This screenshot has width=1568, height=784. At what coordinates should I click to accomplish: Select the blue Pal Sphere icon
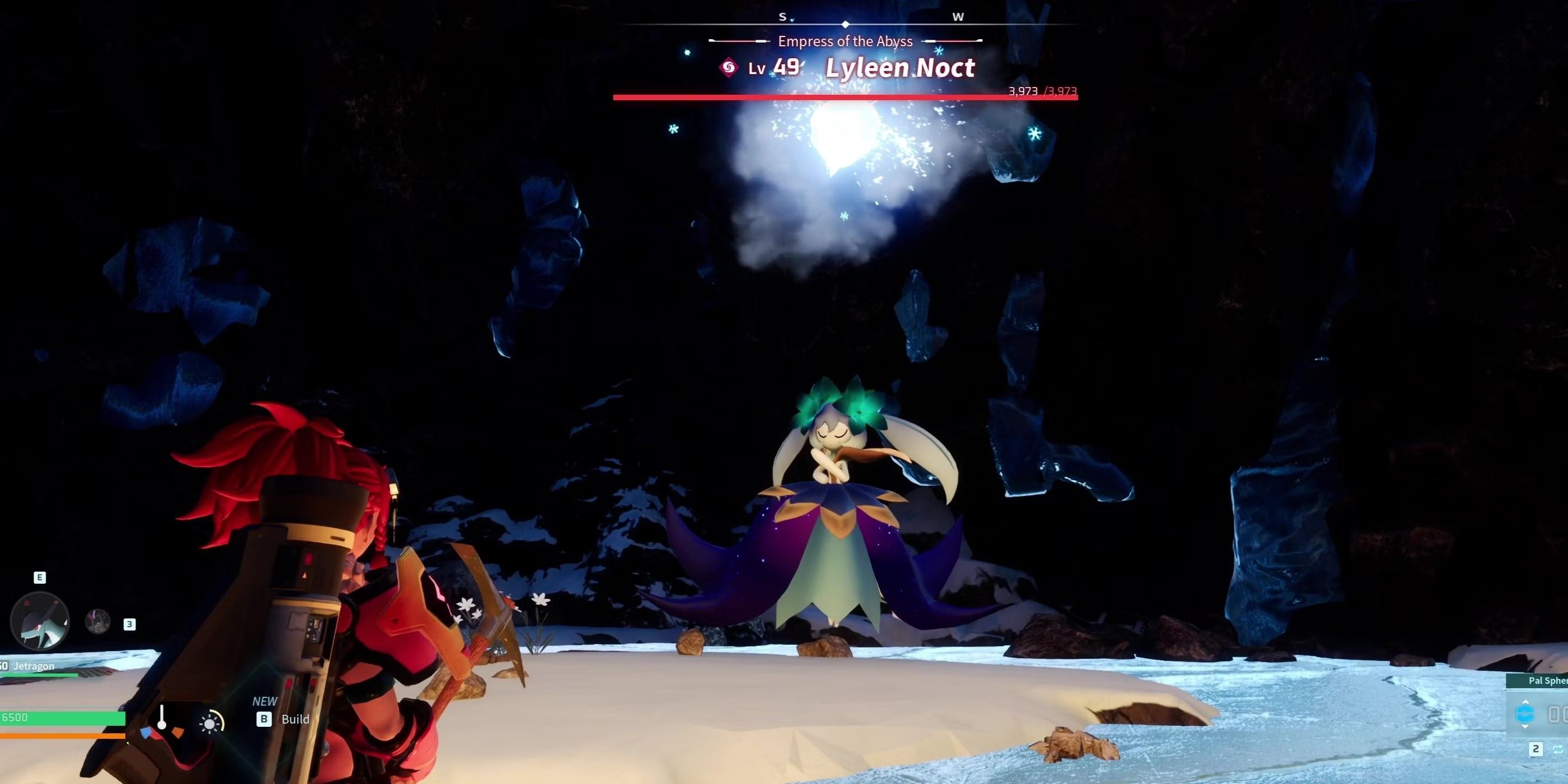(1525, 713)
